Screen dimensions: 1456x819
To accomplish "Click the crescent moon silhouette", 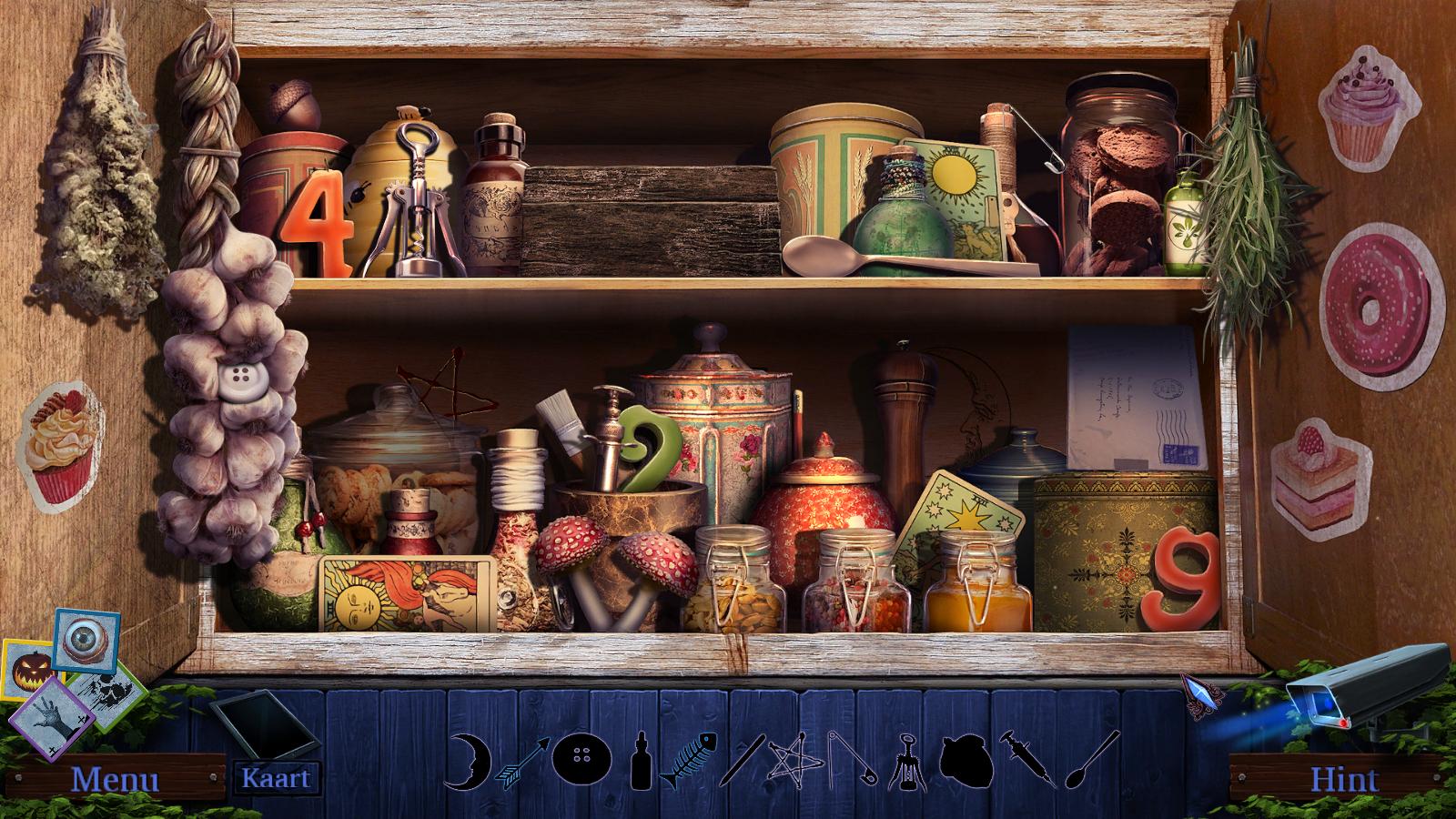I will coord(469,760).
